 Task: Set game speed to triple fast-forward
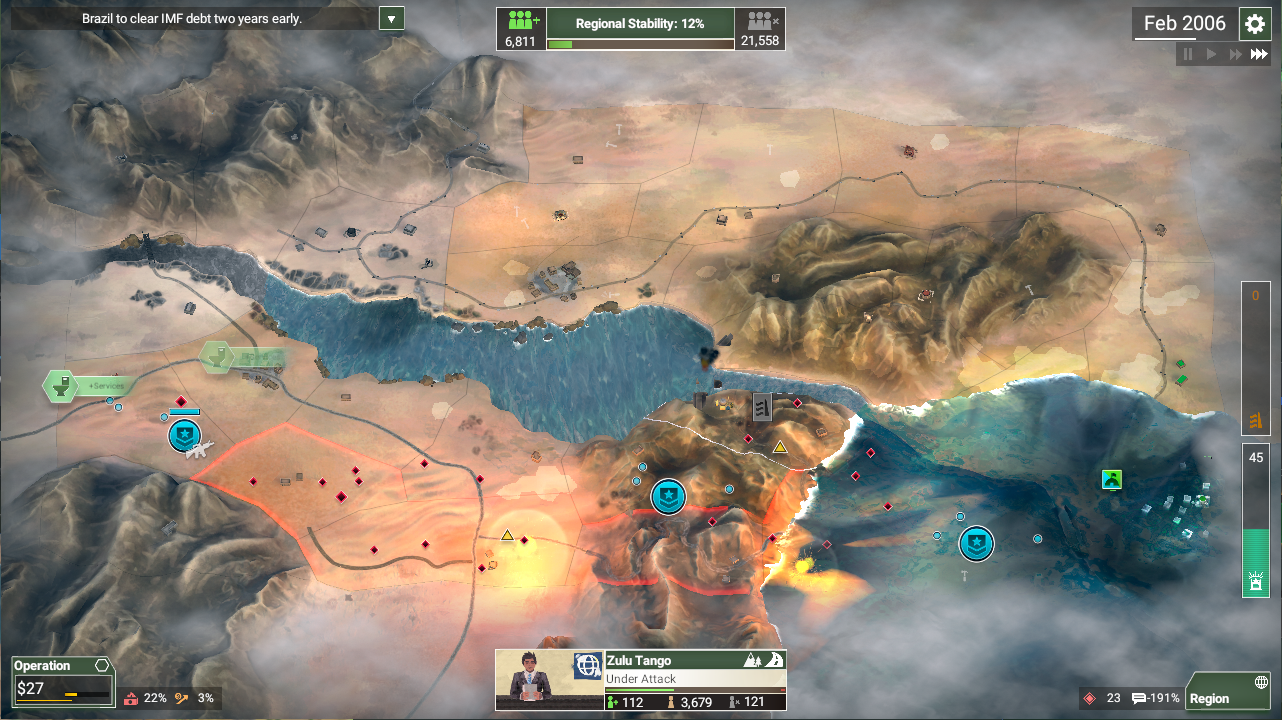click(x=1259, y=54)
